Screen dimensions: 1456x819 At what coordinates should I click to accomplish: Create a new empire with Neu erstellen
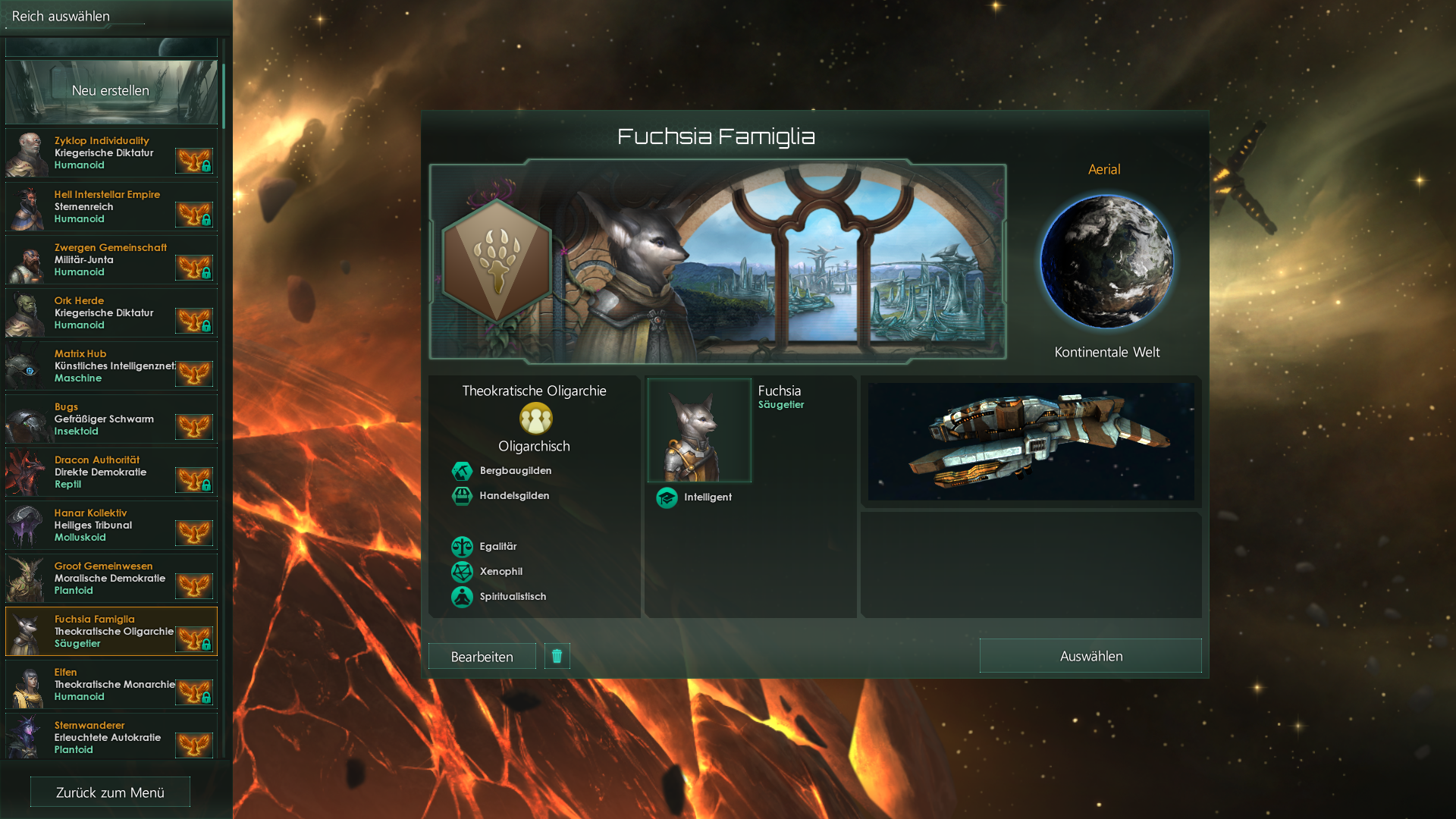point(111,91)
